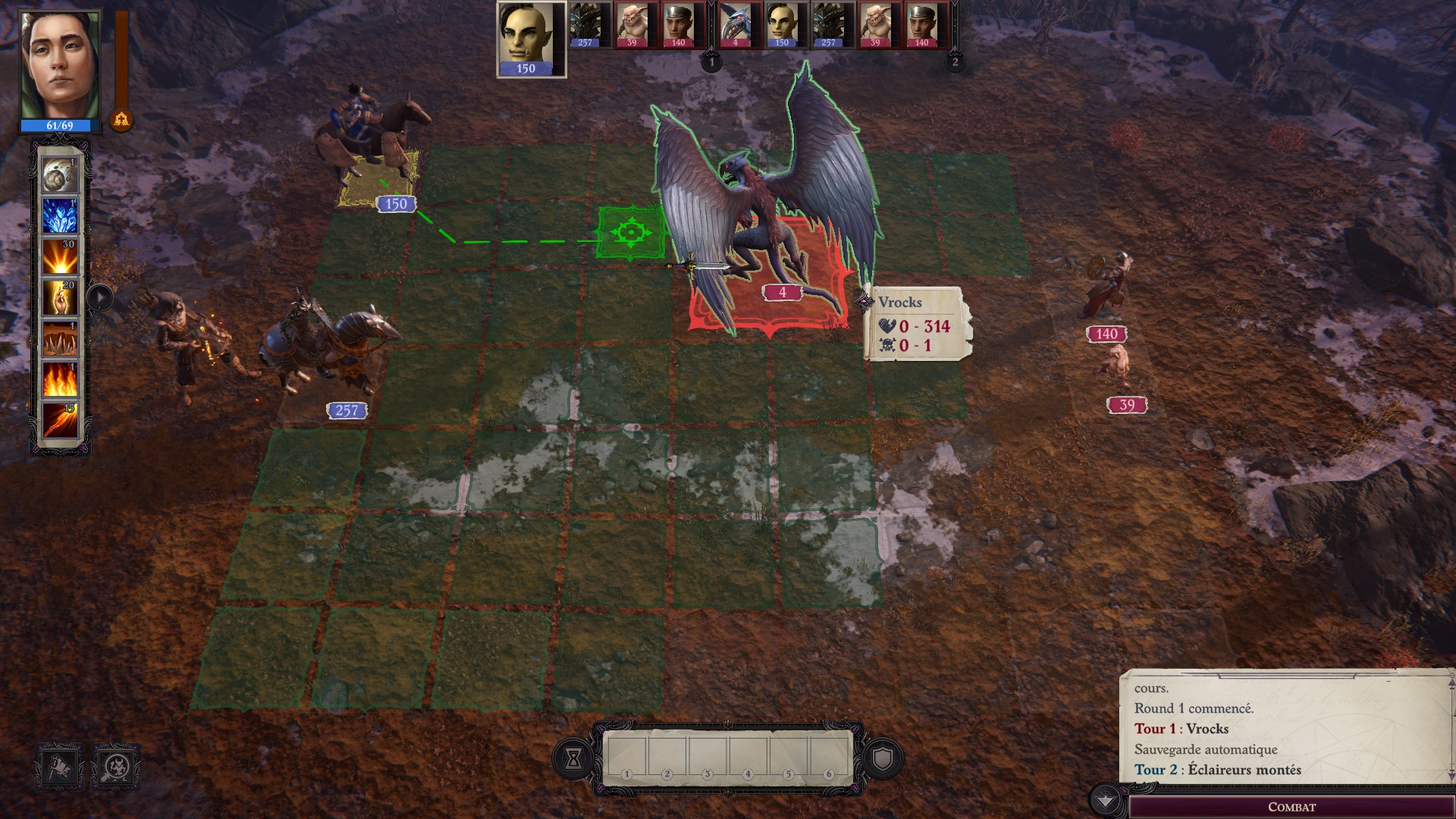Activate the shield defend button

coord(883,758)
